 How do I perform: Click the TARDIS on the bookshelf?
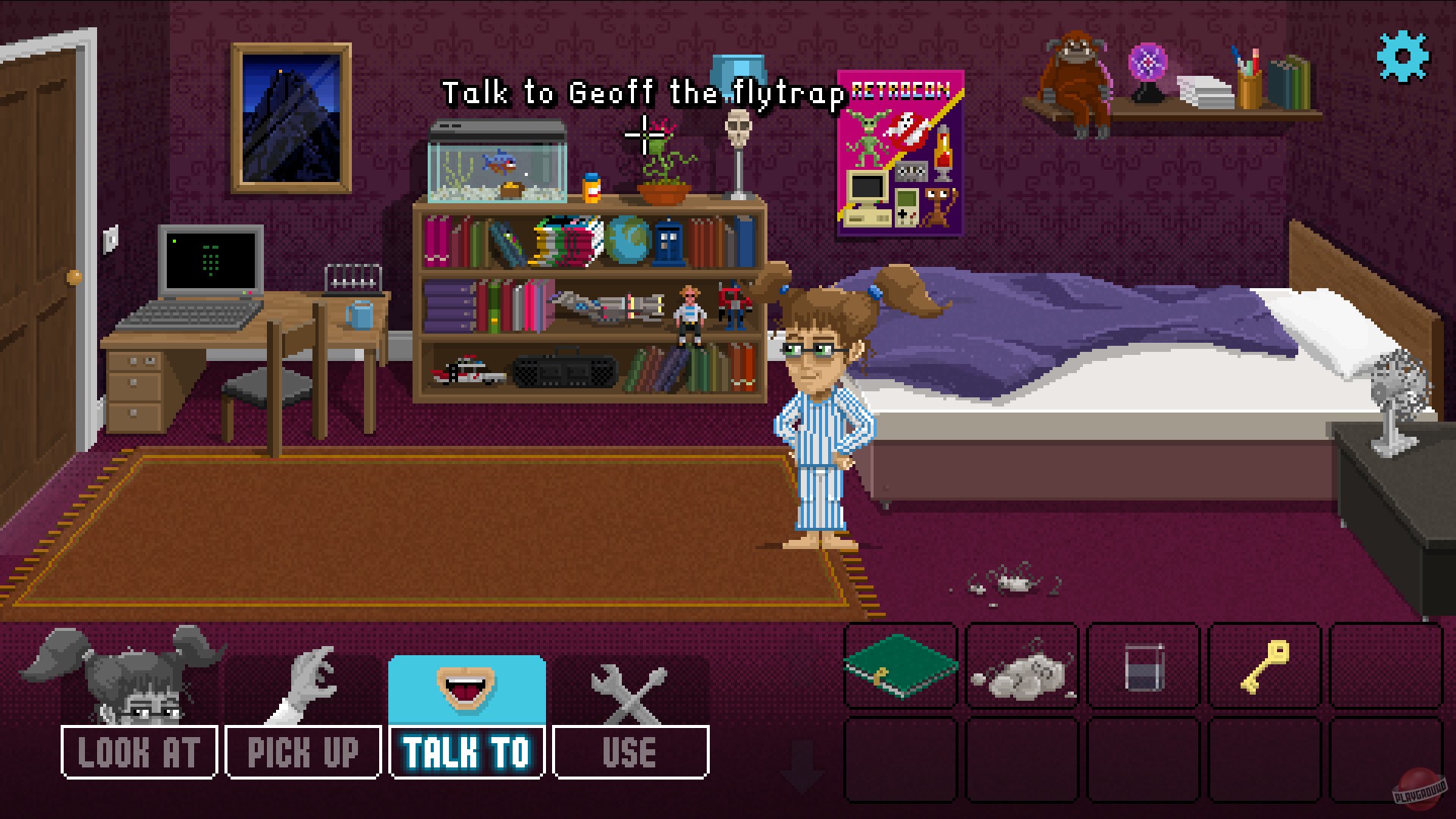click(667, 243)
